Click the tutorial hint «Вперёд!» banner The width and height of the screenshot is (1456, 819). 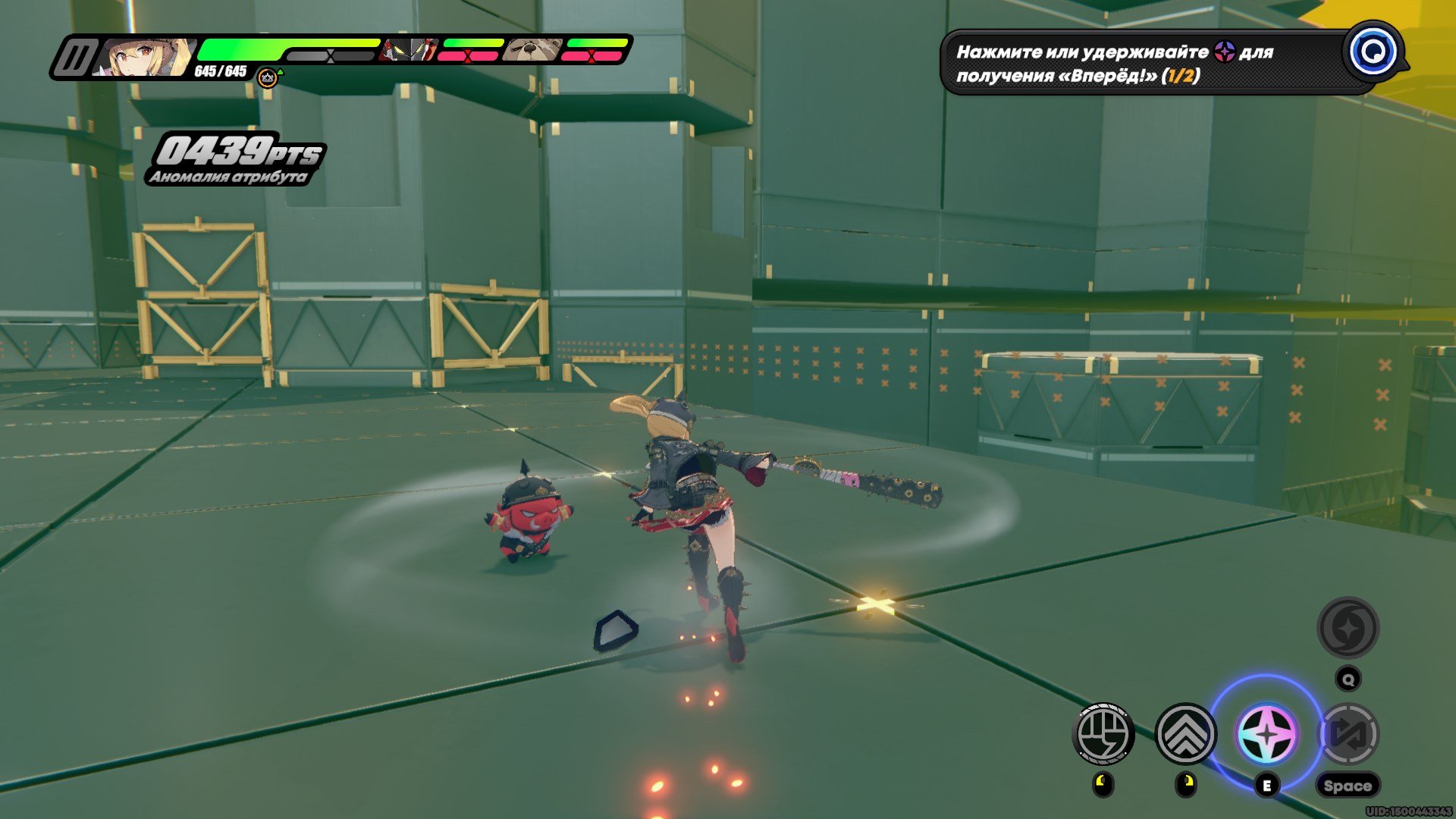coord(1137,63)
